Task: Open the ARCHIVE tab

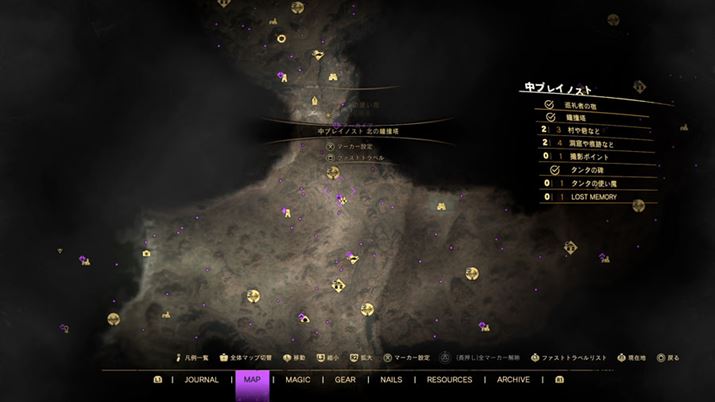Action: click(513, 380)
